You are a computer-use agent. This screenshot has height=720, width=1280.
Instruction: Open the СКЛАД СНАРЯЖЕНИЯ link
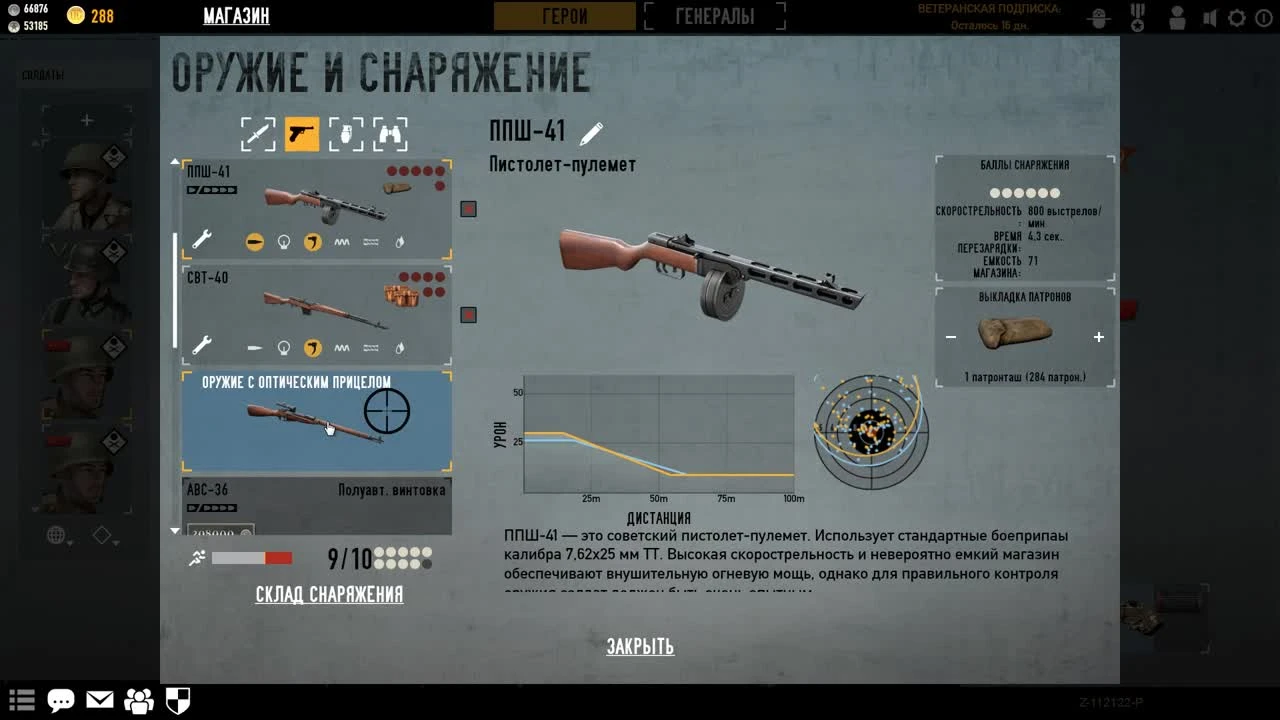(329, 595)
